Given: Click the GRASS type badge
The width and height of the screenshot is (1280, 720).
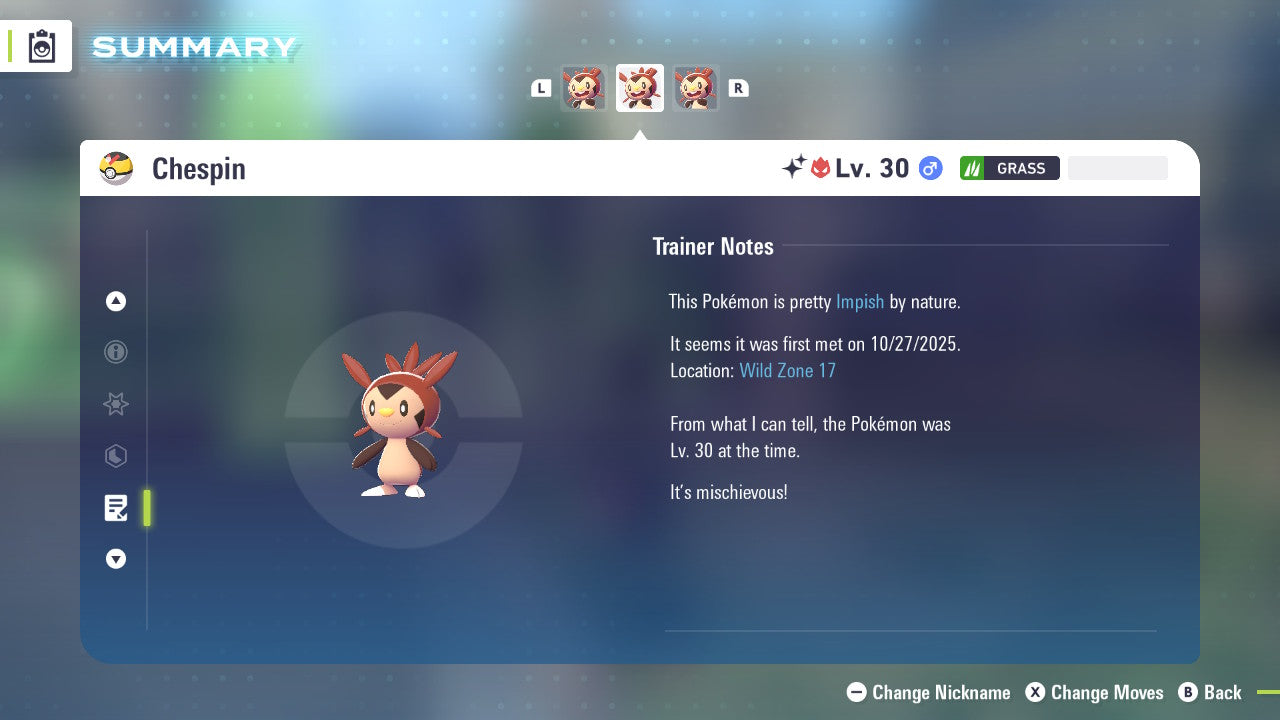Looking at the screenshot, I should tap(1009, 168).
